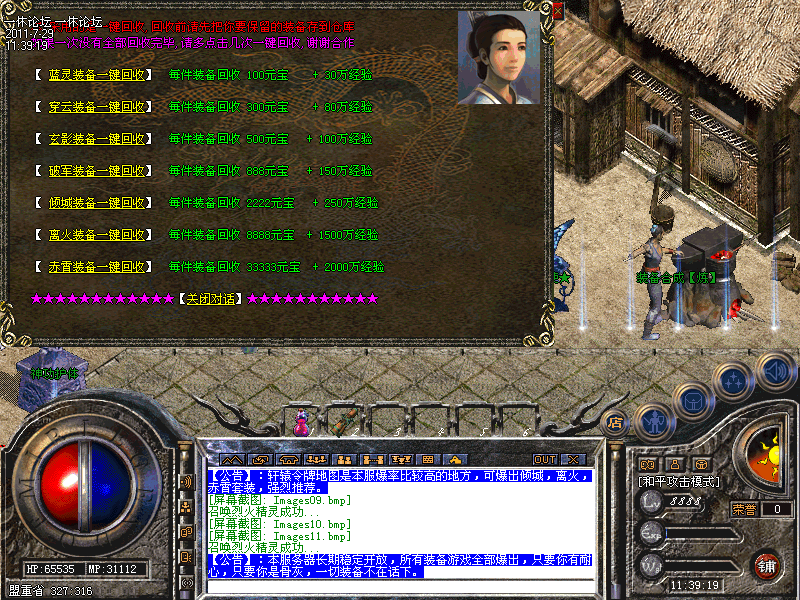This screenshot has height=600, width=800.
Task: Open the 店 shop button
Action: pyautogui.click(x=616, y=422)
